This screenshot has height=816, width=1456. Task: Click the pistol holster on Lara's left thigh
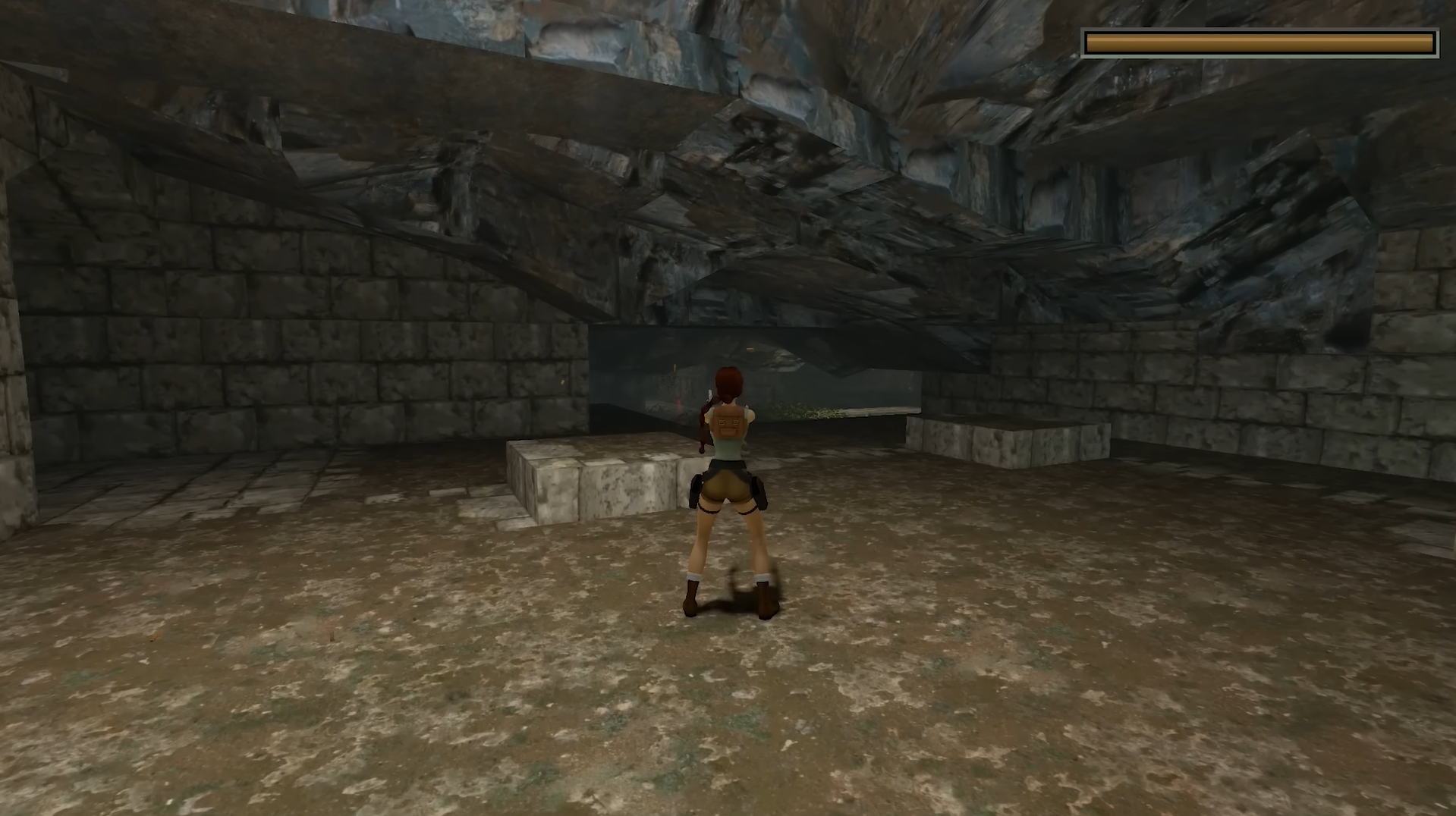[x=757, y=491]
